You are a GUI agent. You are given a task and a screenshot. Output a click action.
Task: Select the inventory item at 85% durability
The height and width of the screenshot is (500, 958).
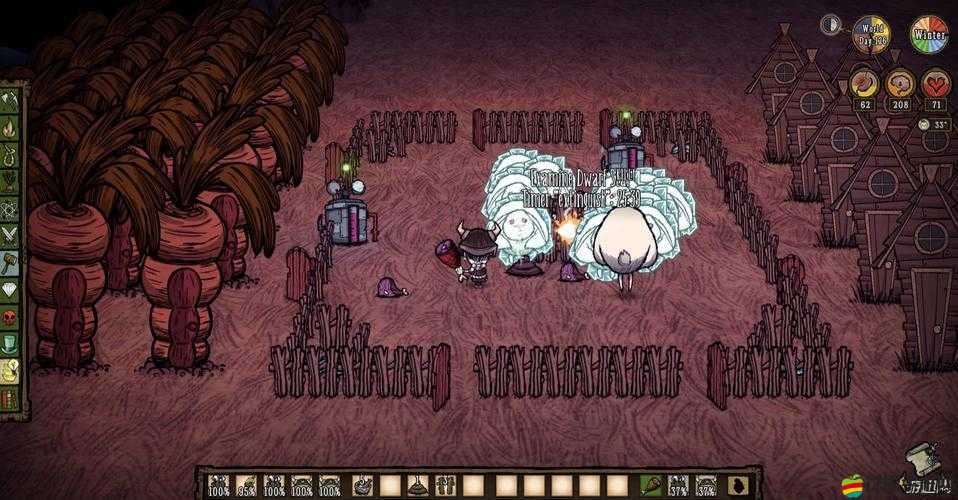pyautogui.click(x=246, y=485)
